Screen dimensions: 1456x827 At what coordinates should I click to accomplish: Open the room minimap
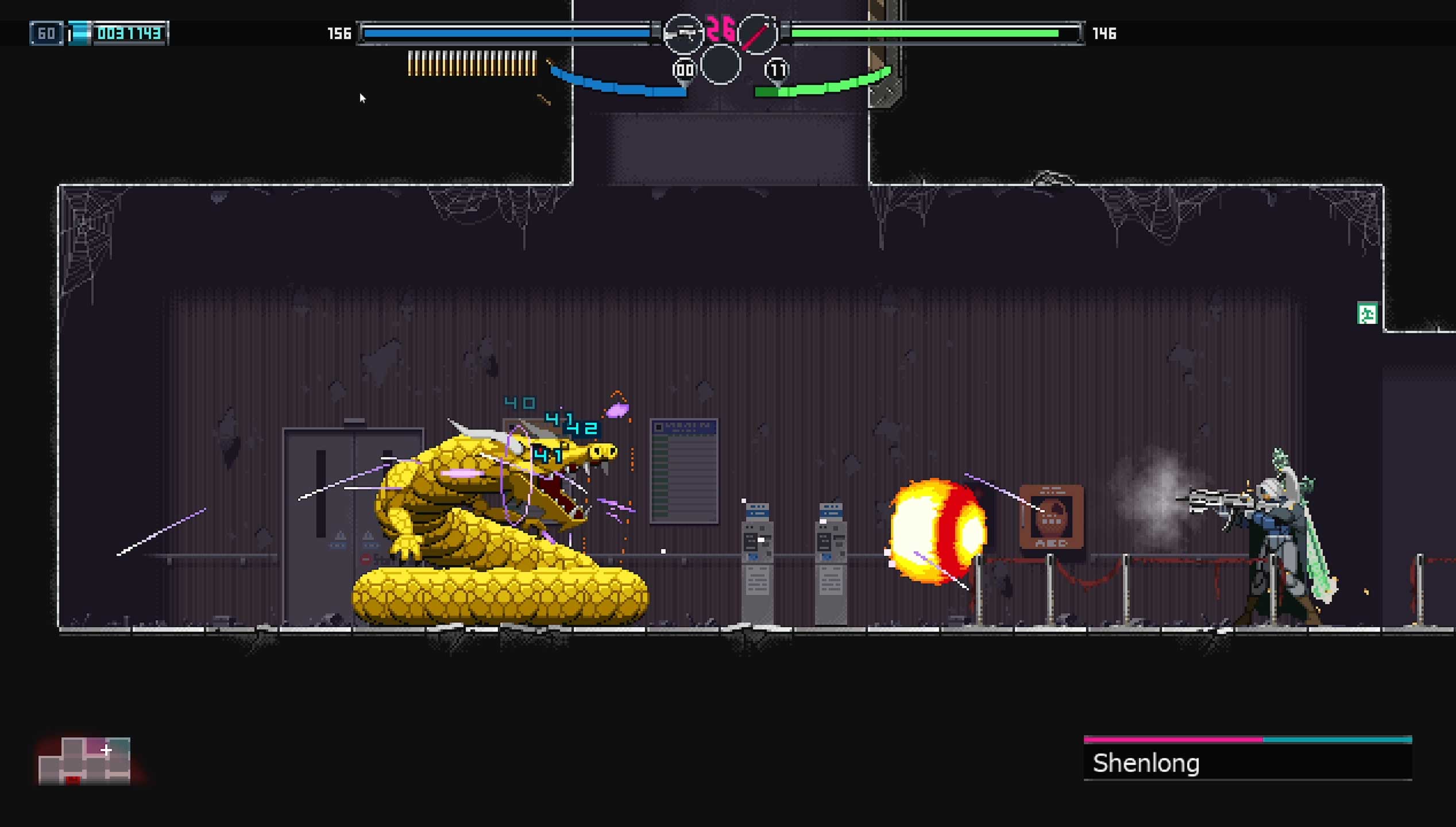[84, 760]
